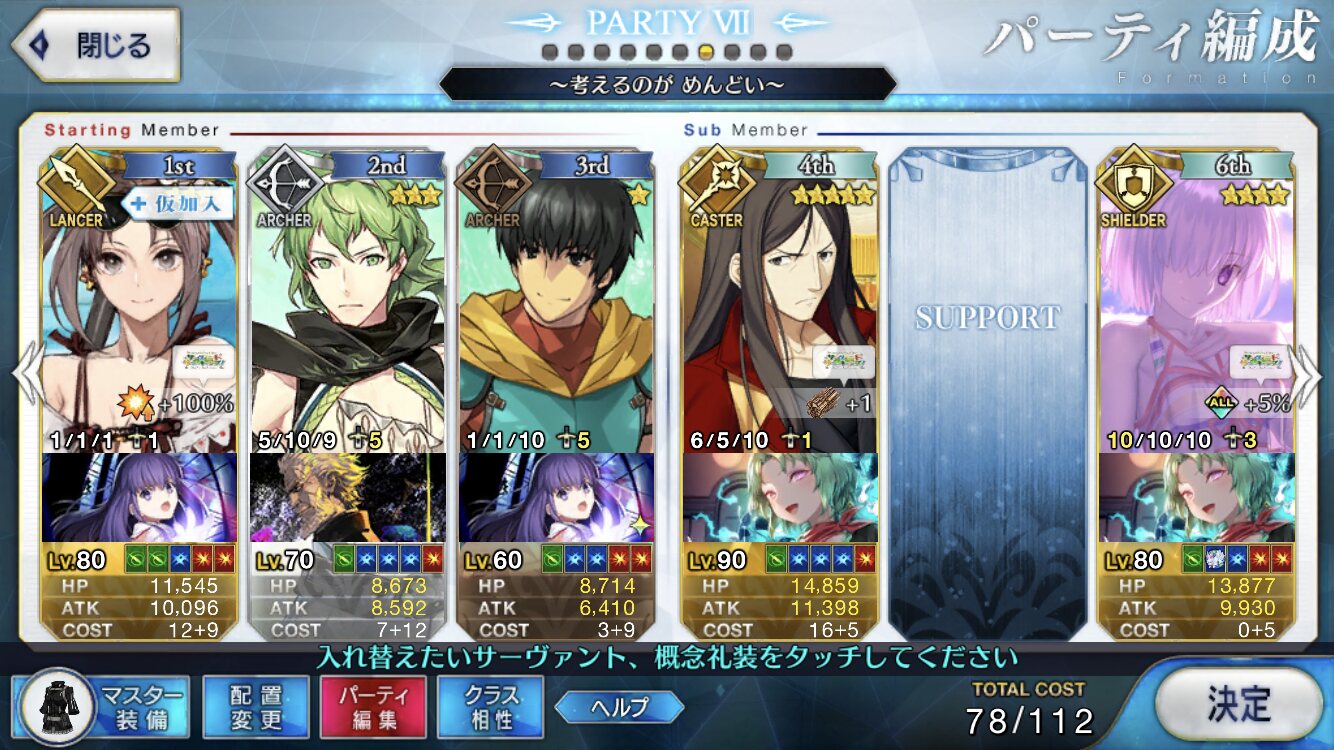1334x750 pixels.
Task: Switch to the next party with right arrow
Action: (x=1311, y=373)
